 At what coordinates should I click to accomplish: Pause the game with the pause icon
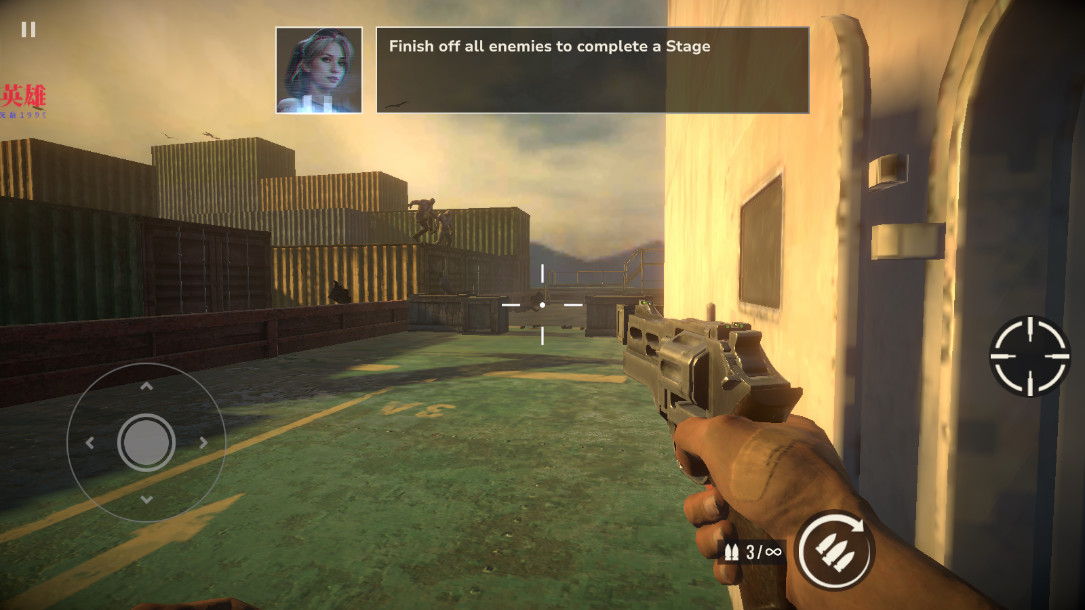click(x=28, y=29)
